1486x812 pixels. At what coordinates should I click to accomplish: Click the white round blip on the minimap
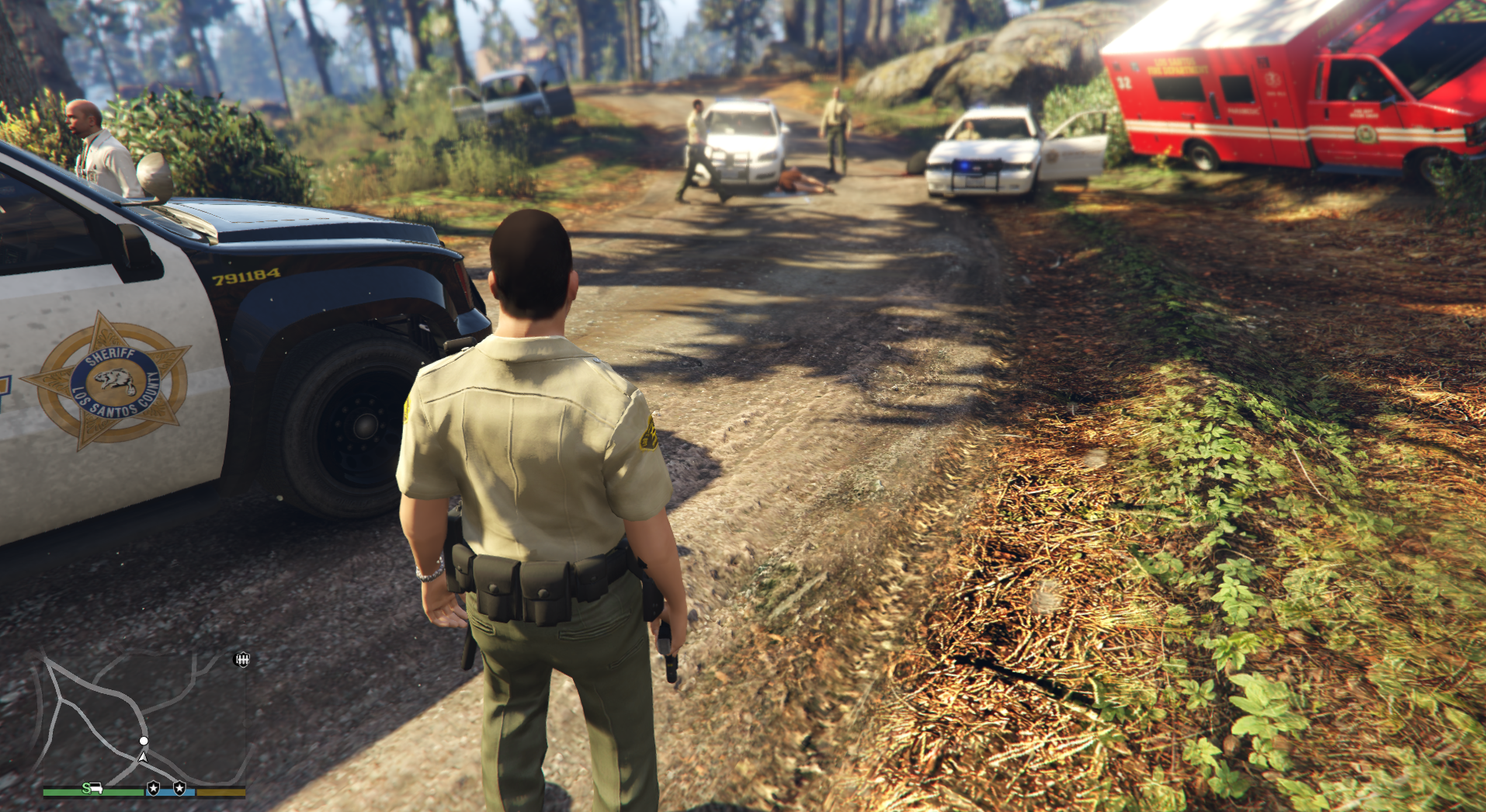pos(144,741)
